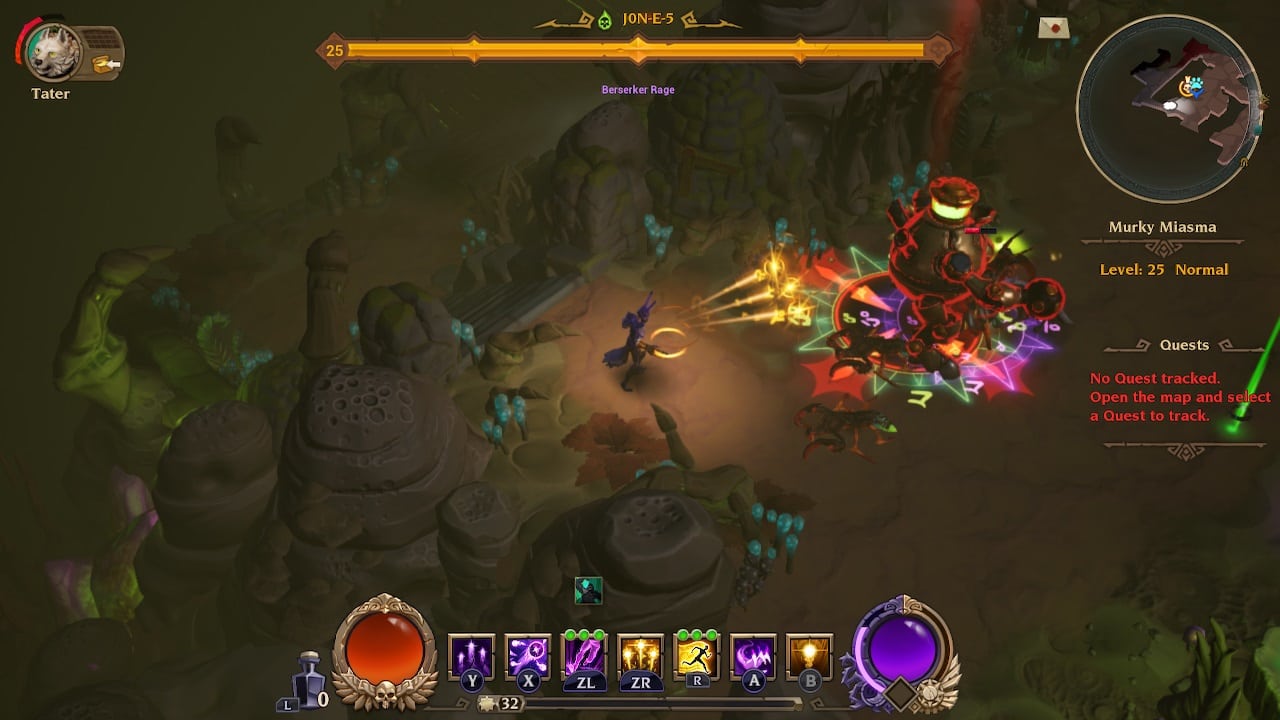The height and width of the screenshot is (720, 1280).
Task: Use the B slot lantern skill
Action: 809,656
